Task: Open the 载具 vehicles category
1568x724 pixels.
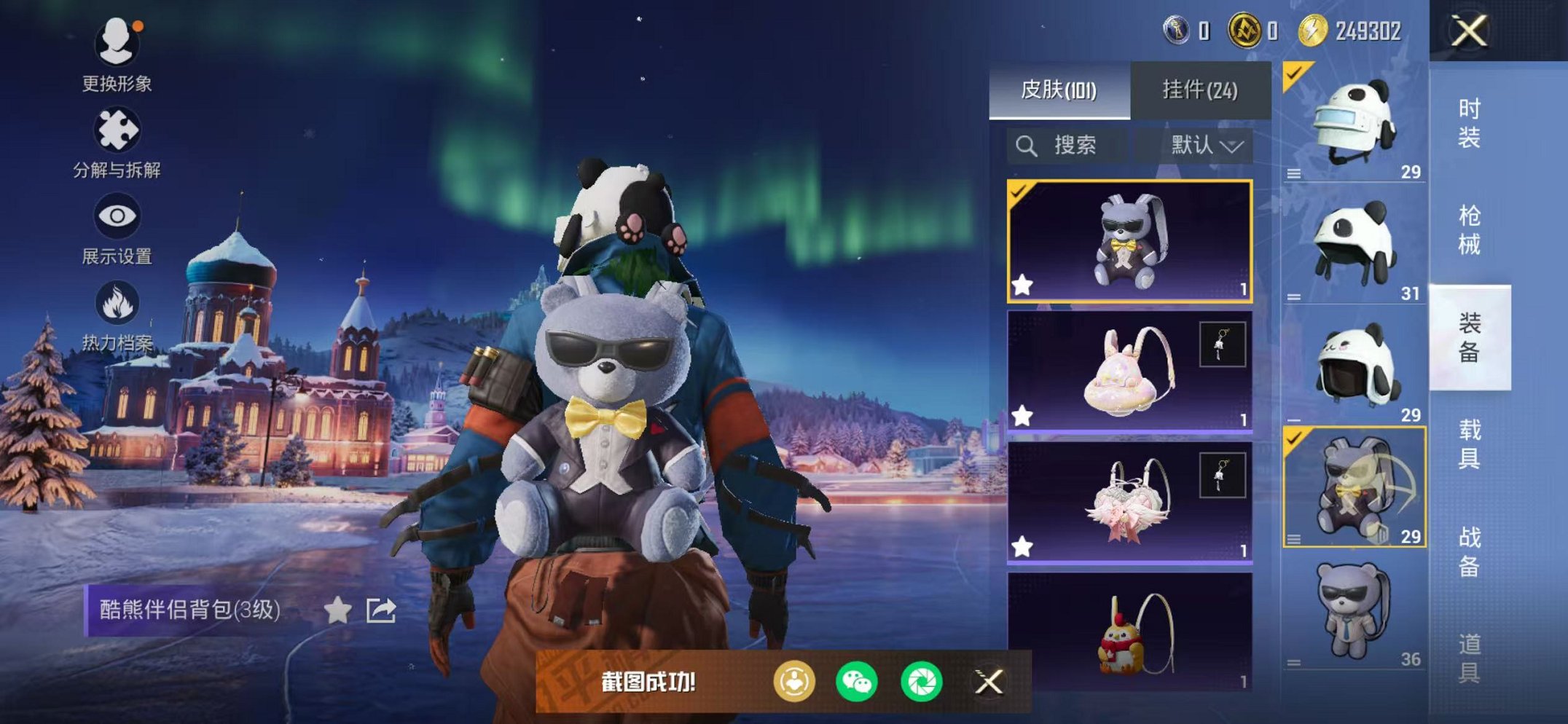Action: 1469,444
